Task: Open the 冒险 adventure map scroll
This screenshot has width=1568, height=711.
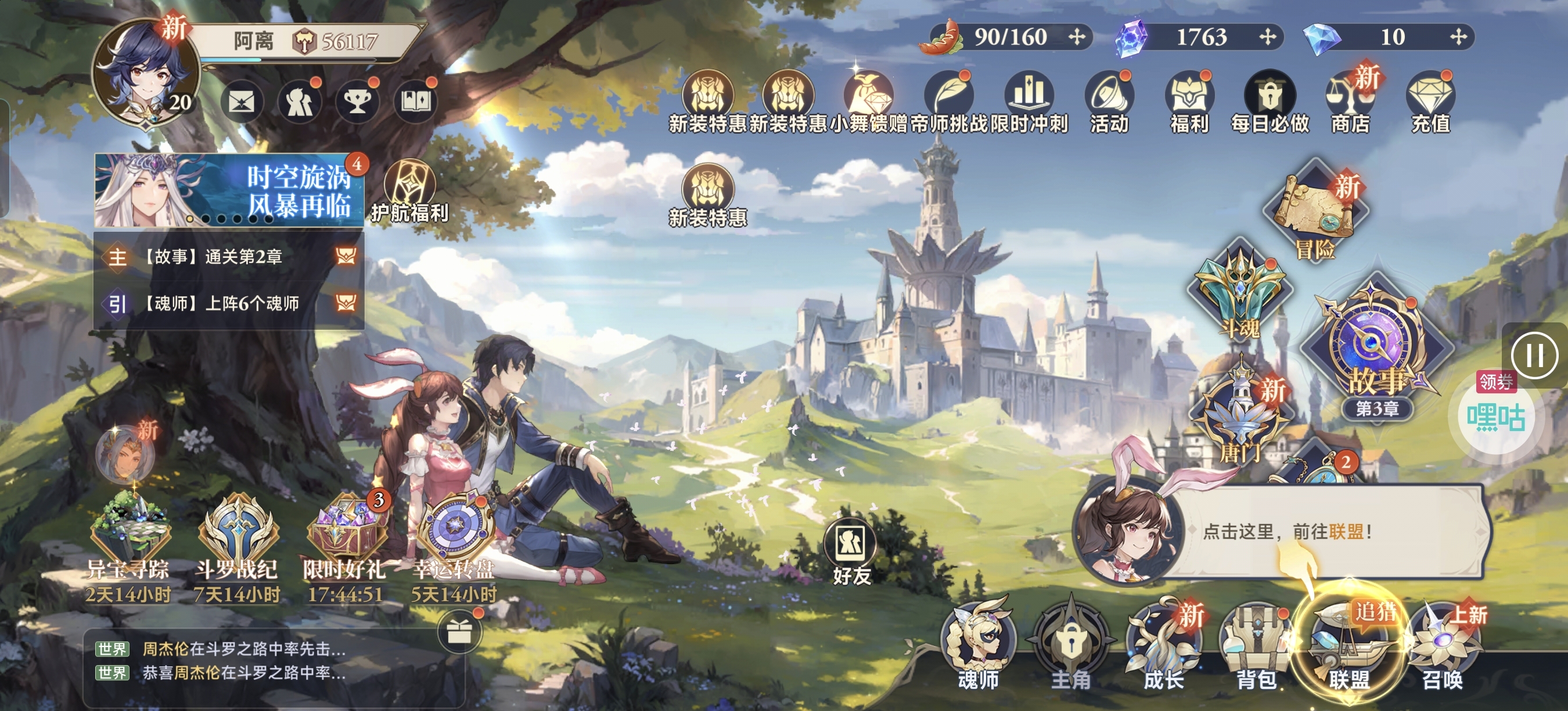Action: pyautogui.click(x=1315, y=212)
